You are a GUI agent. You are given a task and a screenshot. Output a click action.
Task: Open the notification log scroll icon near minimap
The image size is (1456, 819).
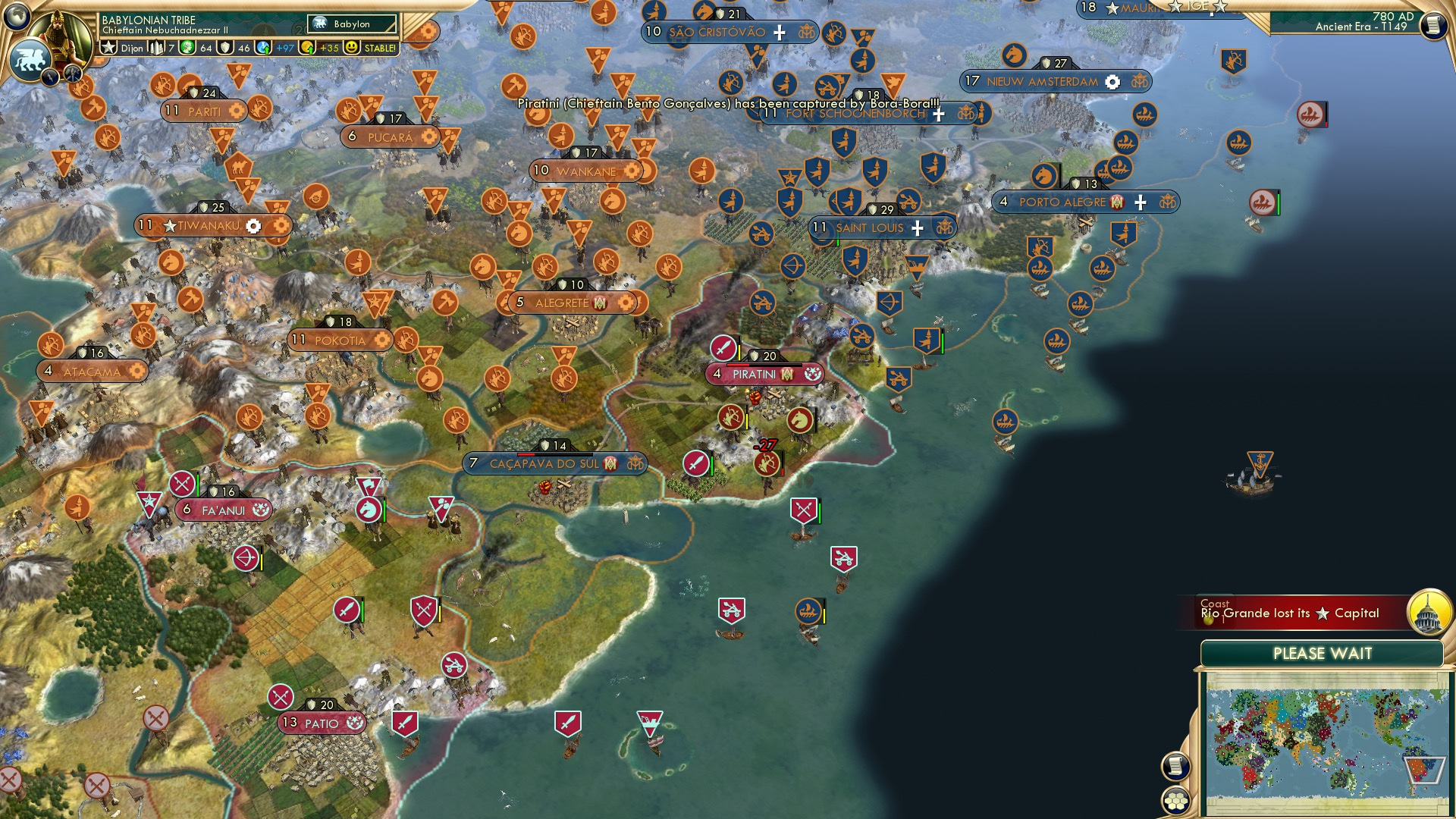click(1175, 766)
